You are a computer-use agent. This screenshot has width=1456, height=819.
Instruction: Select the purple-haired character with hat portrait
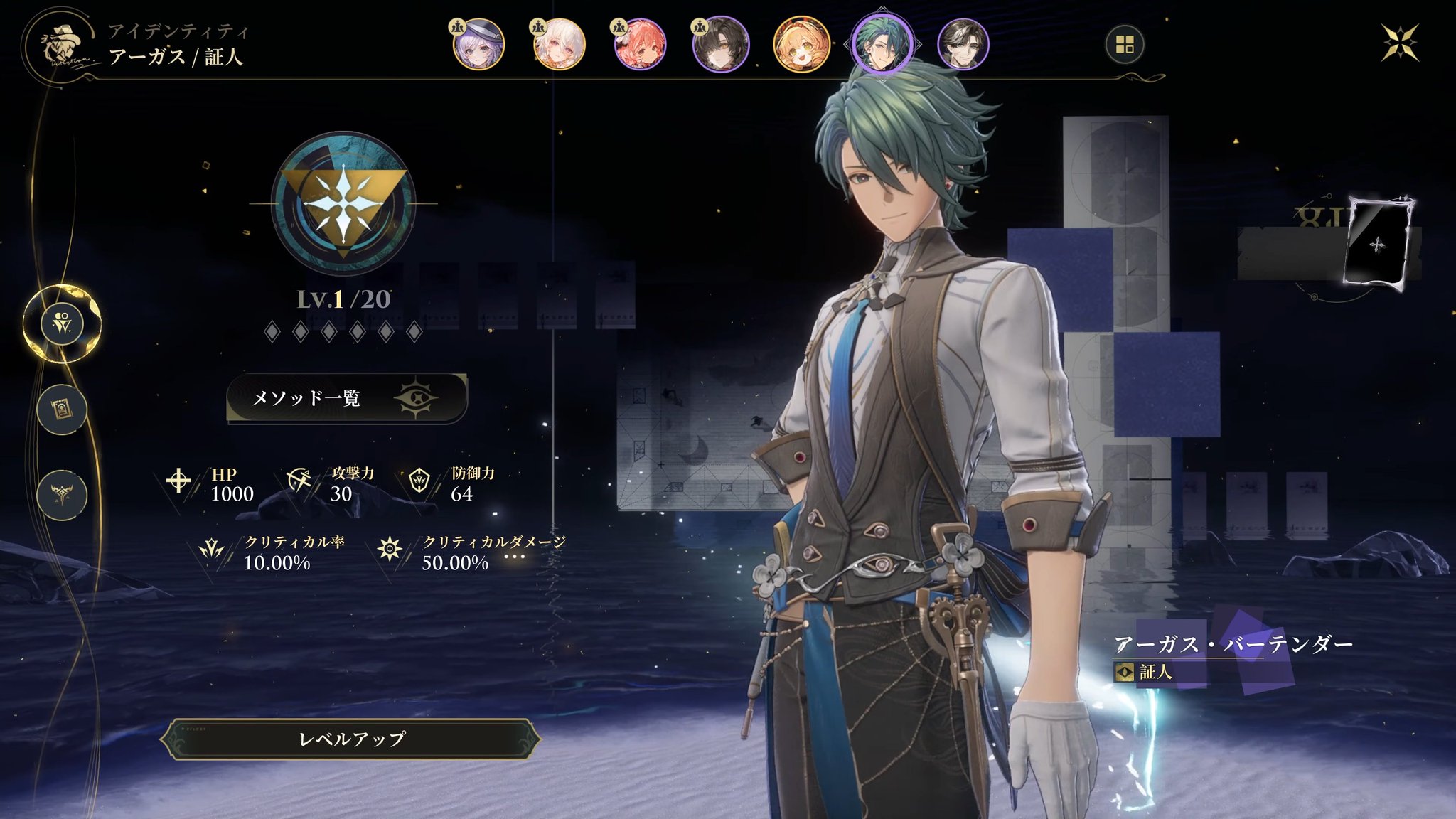(478, 45)
